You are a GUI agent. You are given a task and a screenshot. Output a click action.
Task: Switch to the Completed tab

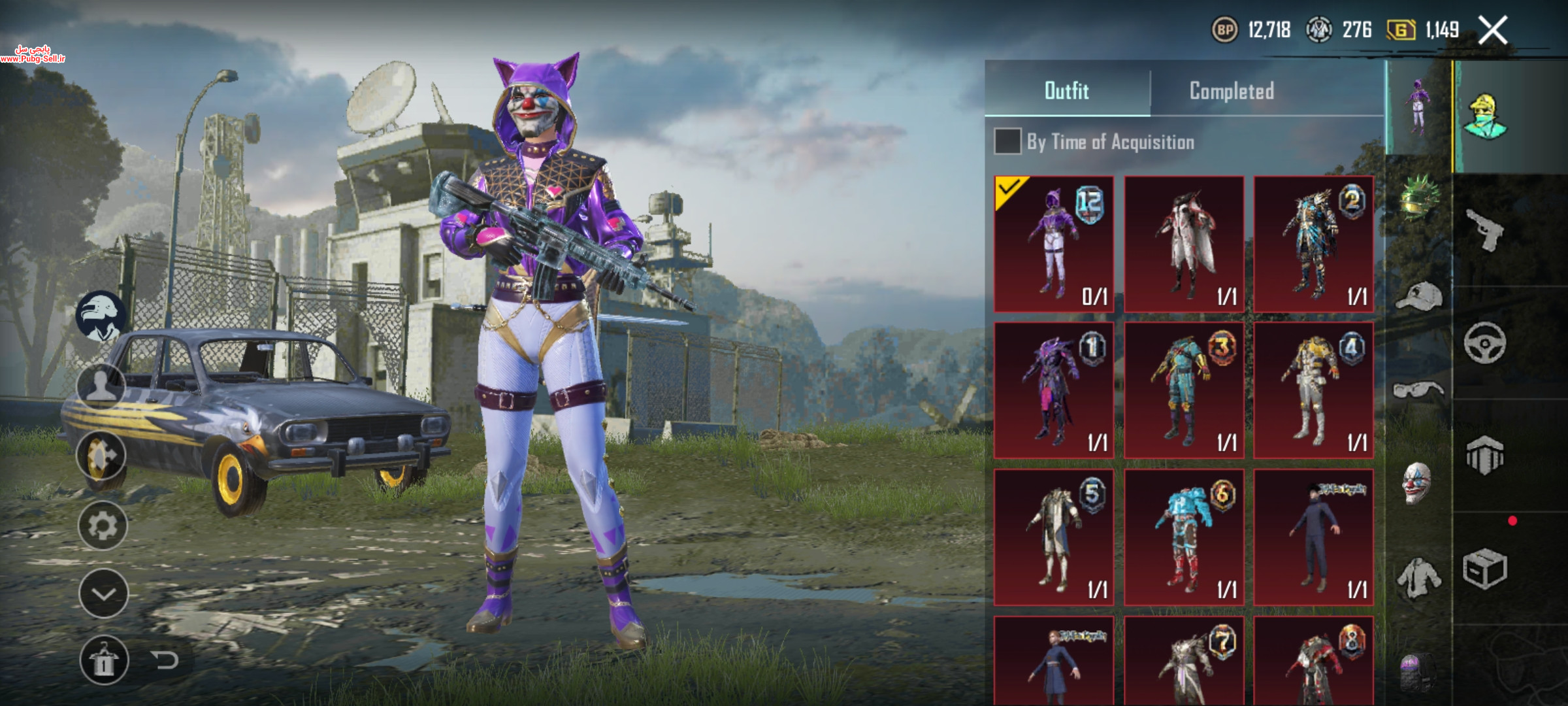(x=1232, y=91)
